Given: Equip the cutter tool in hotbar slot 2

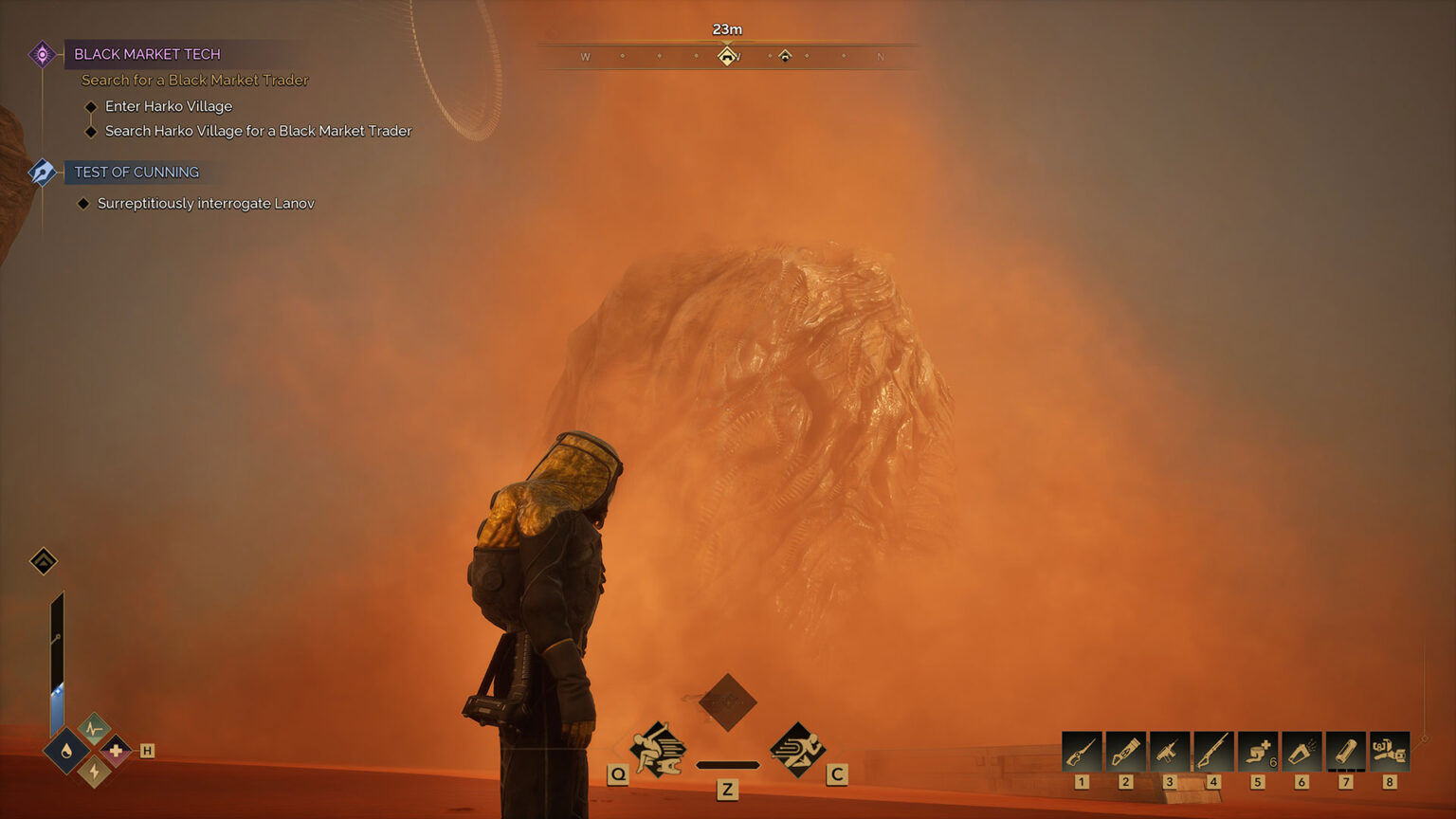Looking at the screenshot, I should tap(1125, 752).
